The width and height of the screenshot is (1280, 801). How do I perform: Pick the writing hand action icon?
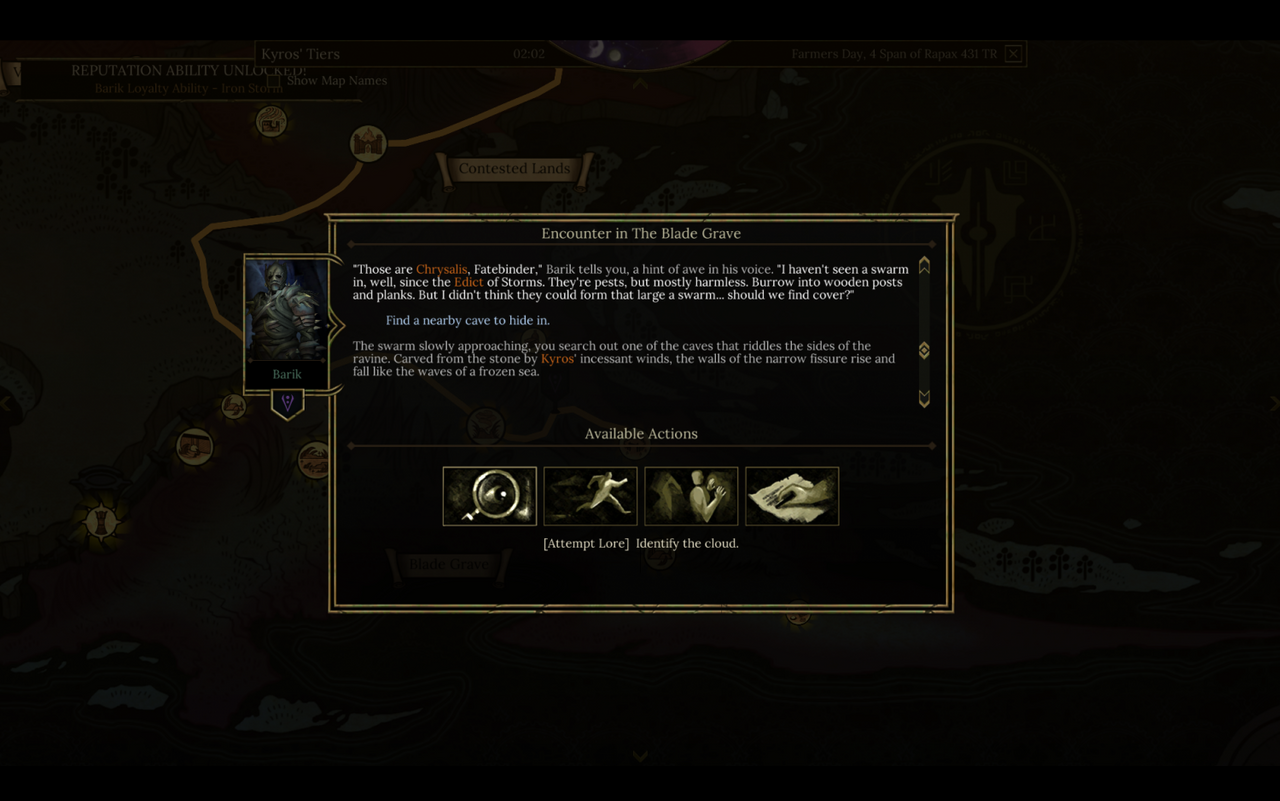[x=792, y=496]
